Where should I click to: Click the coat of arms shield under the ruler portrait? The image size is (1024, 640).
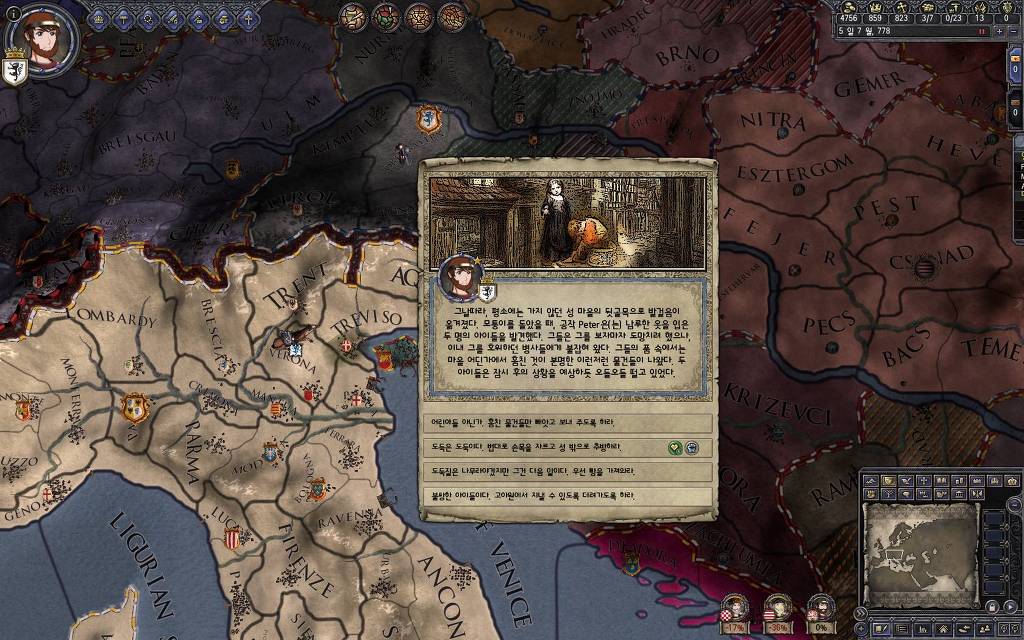pos(15,74)
